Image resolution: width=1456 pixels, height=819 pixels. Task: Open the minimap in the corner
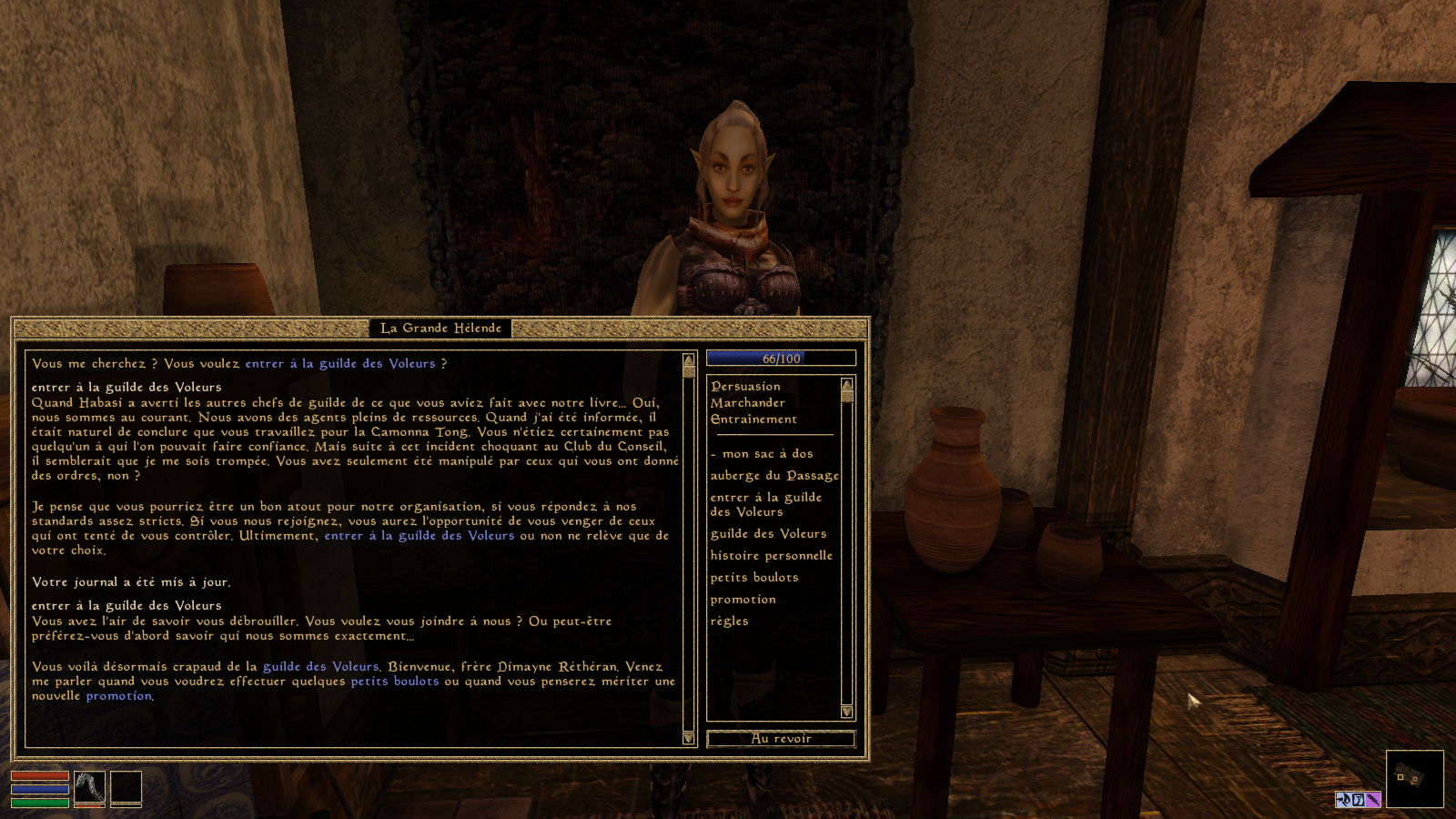pos(1414,779)
